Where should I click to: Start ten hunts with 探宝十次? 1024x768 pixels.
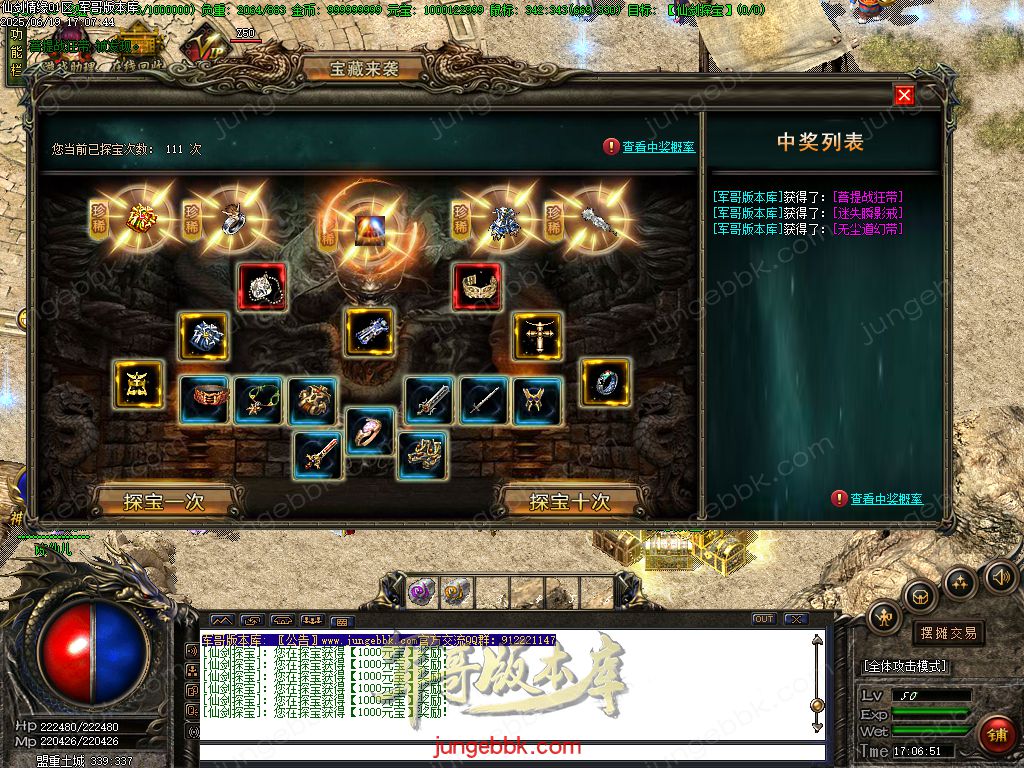pos(569,501)
